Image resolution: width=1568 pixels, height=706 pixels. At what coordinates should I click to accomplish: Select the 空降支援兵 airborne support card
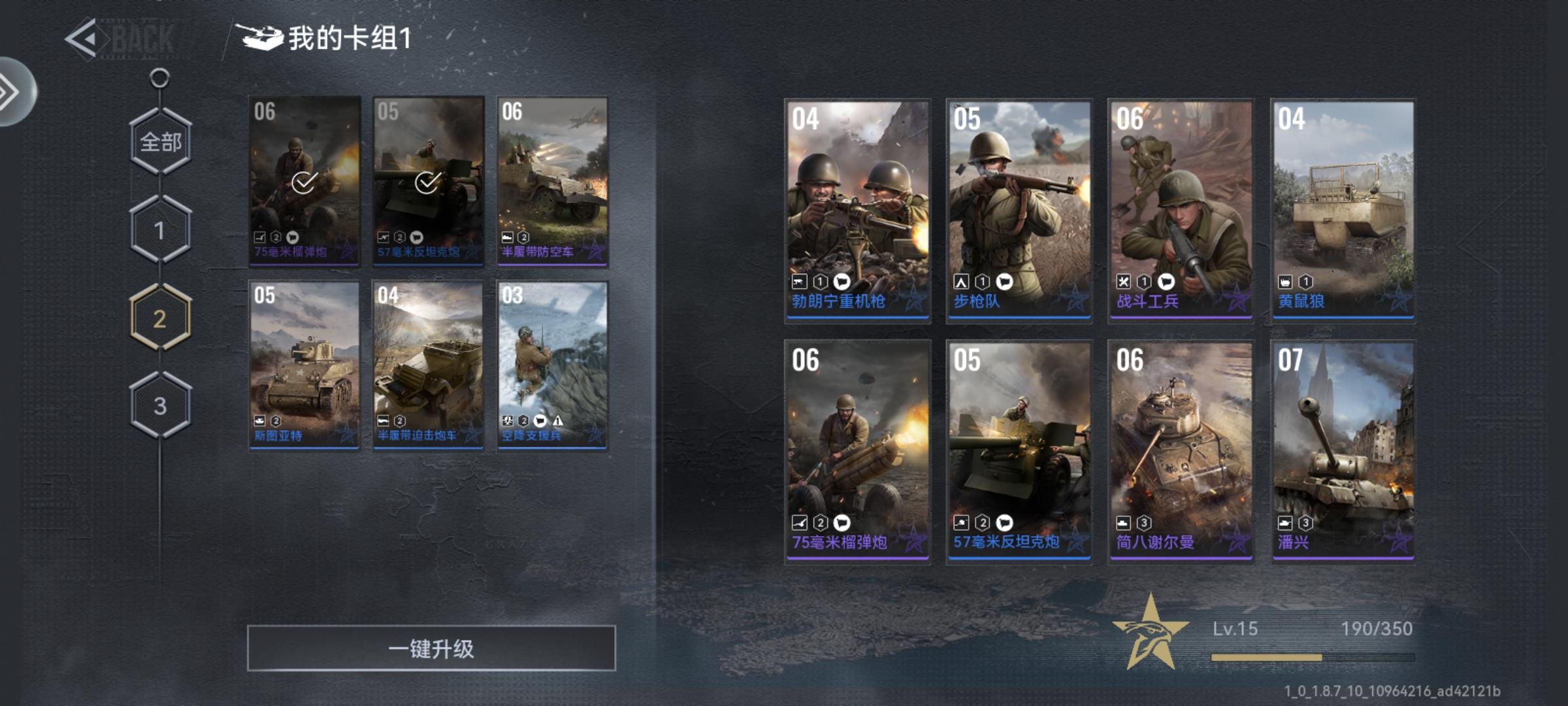tap(553, 365)
